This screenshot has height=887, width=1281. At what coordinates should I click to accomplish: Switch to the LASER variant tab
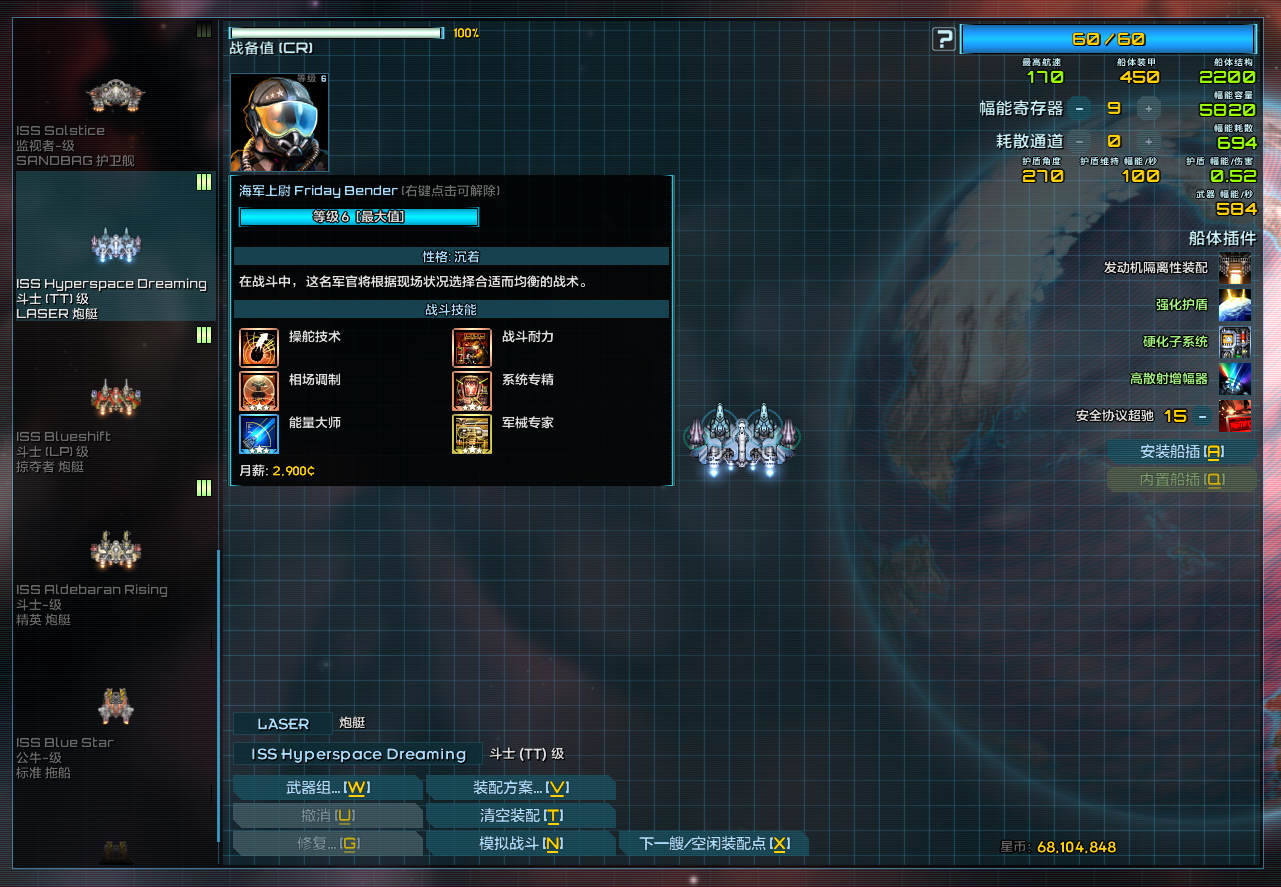click(282, 723)
